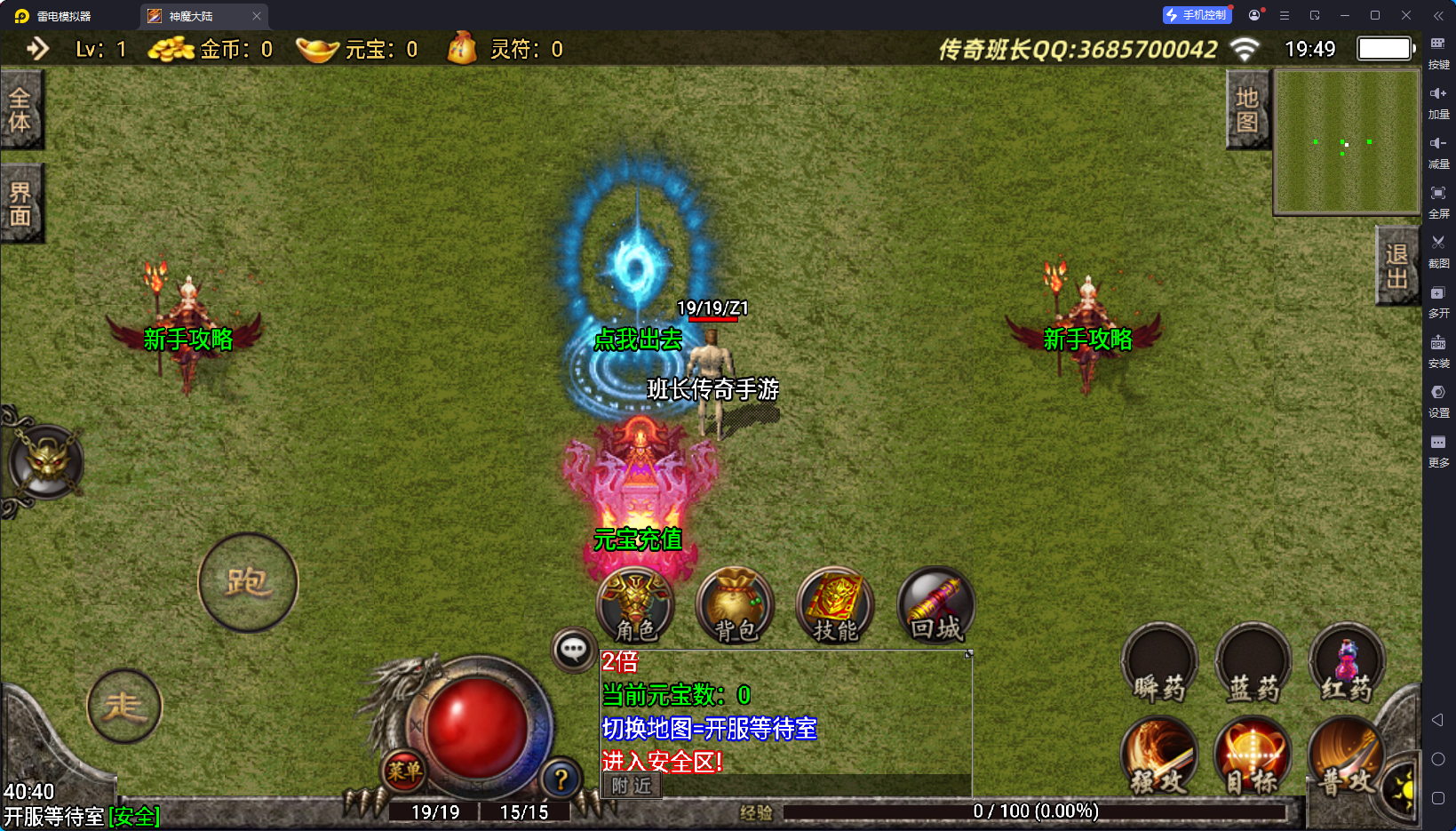1456x831 pixels.
Task: Open the 地图 map button
Action: 1247,109
